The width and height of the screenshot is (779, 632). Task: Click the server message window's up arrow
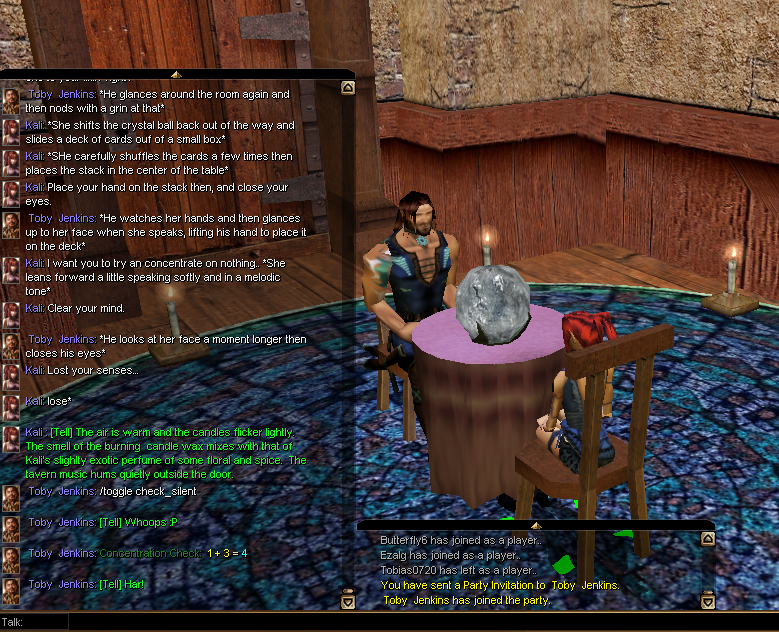pos(708,540)
